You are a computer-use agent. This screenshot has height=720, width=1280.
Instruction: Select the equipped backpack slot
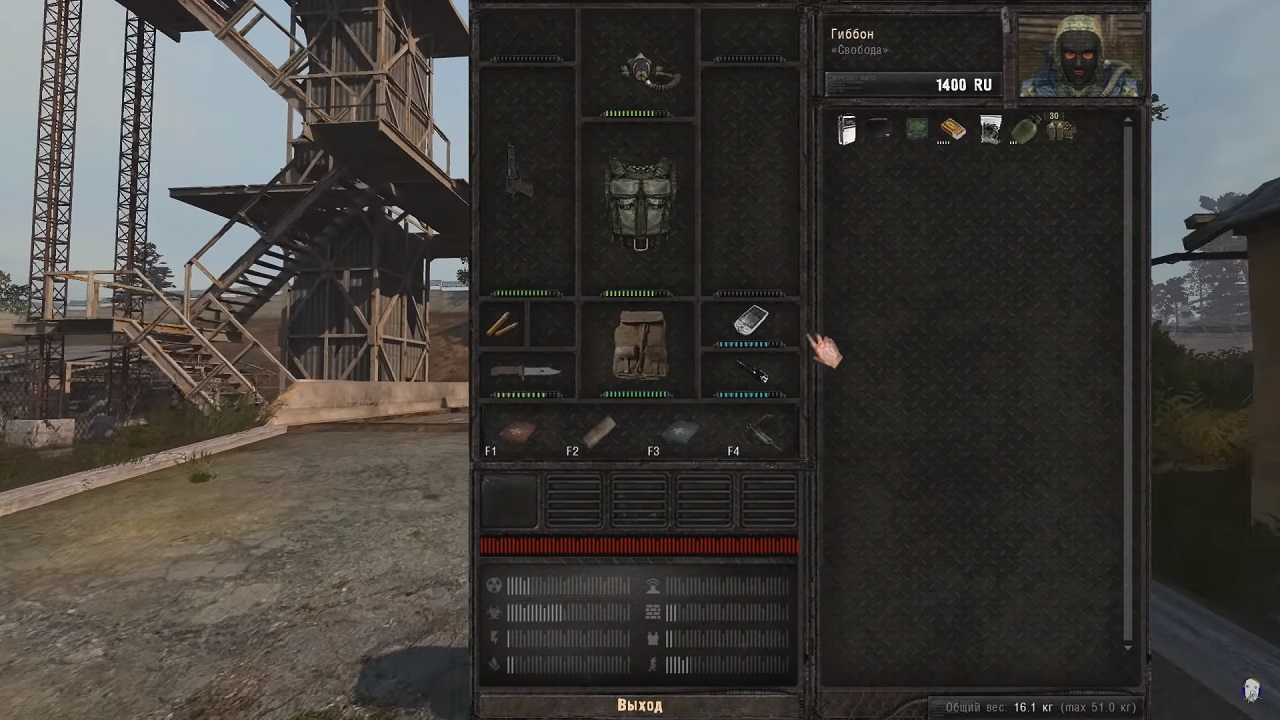pos(639,344)
